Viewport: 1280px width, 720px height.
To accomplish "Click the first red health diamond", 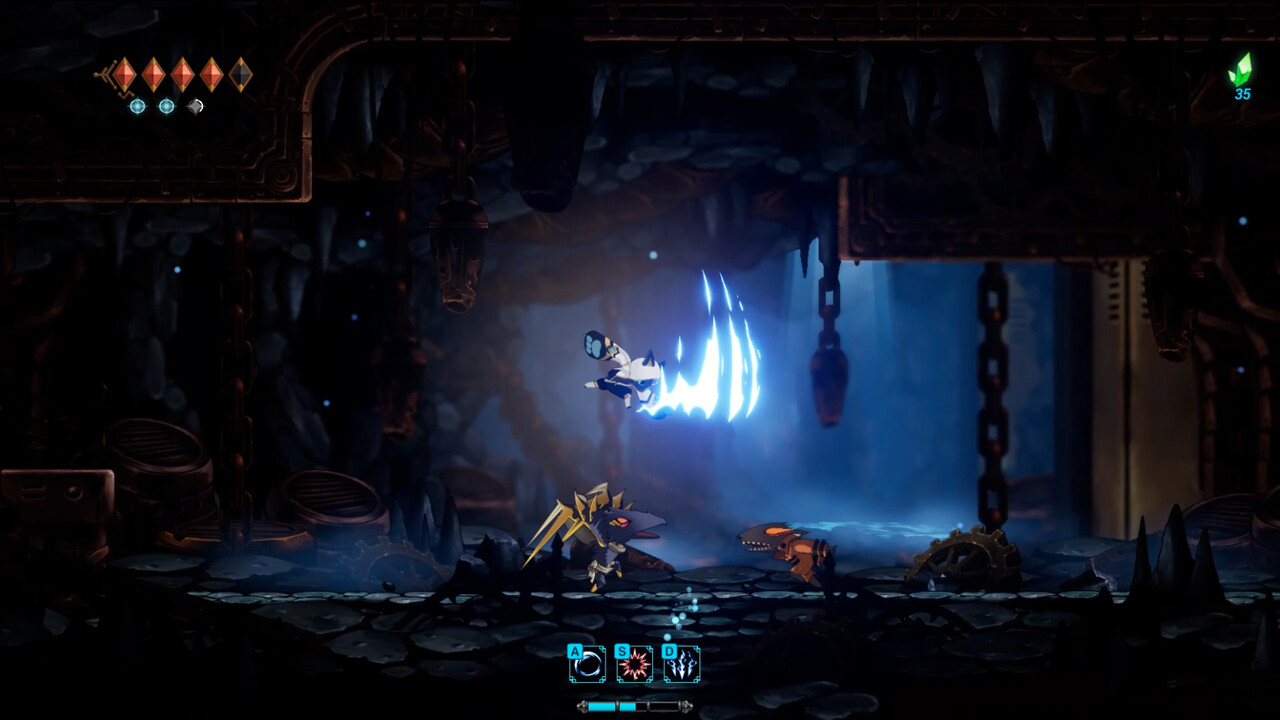I will [x=123, y=74].
